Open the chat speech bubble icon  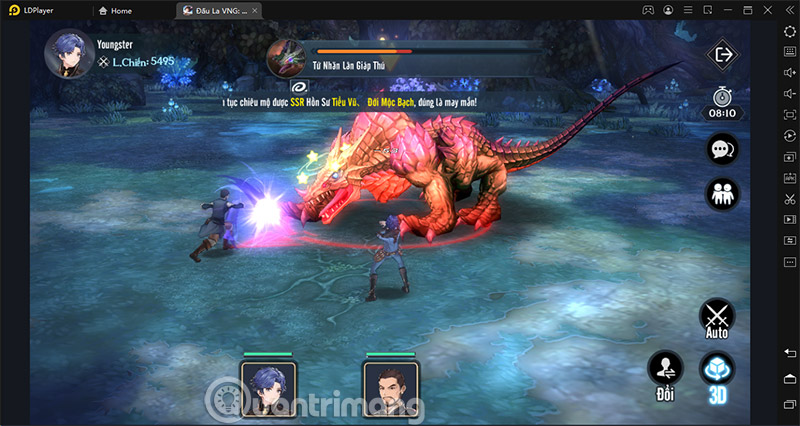coord(721,150)
